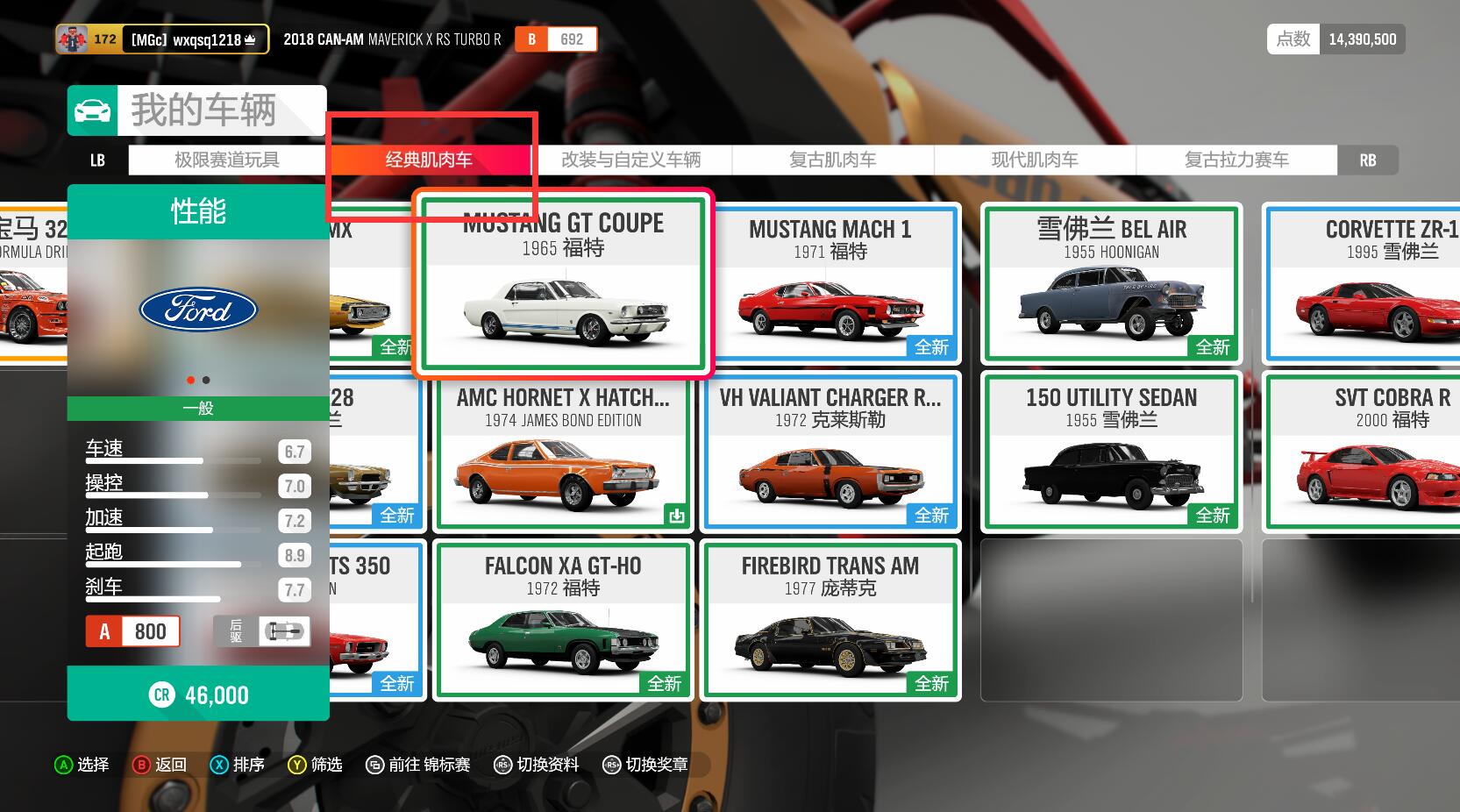1460x812 pixels.
Task: Pick the 150 Utility Sedan card
Action: [x=1111, y=452]
